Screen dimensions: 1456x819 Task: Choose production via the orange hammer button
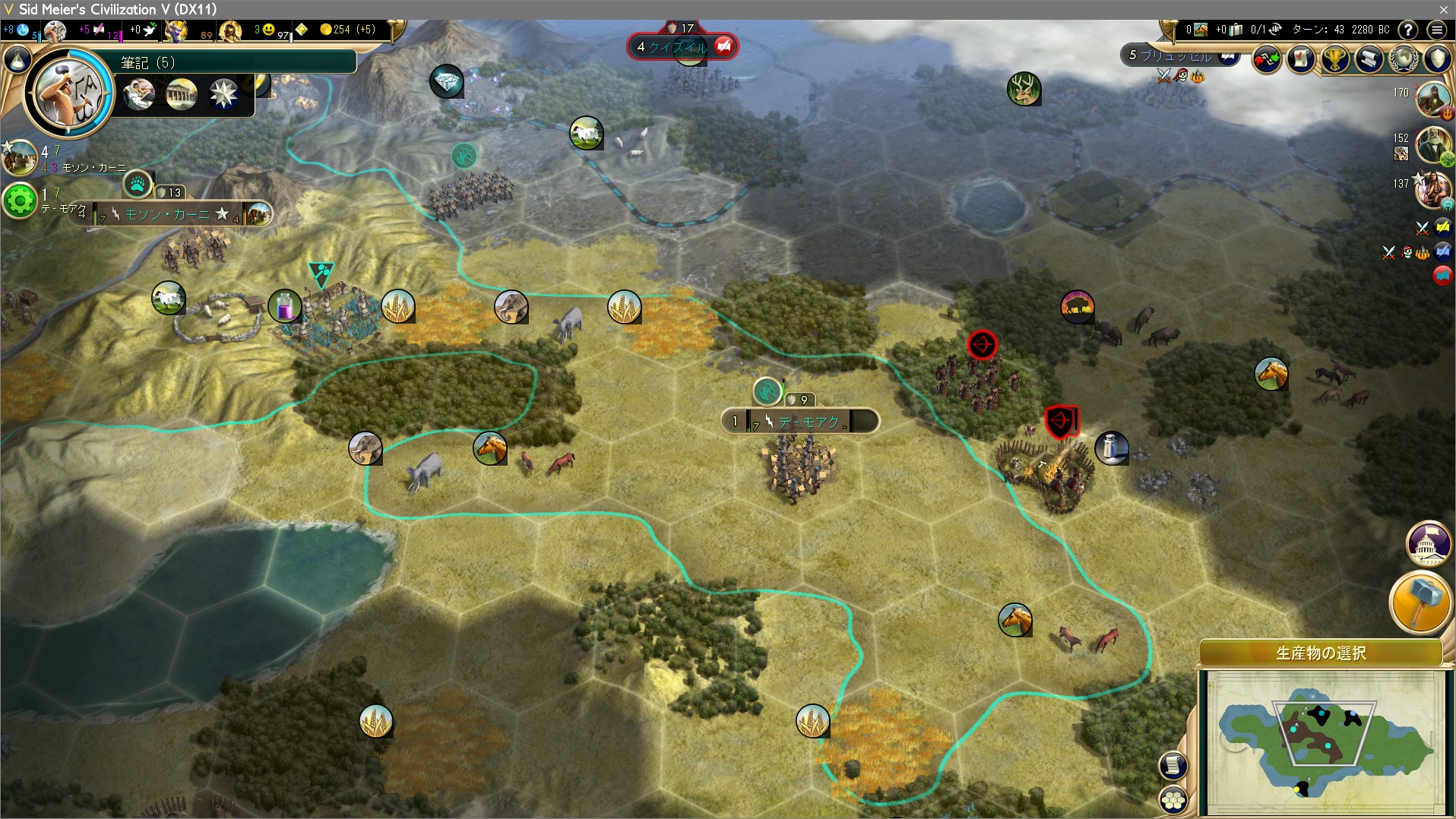[x=1420, y=602]
